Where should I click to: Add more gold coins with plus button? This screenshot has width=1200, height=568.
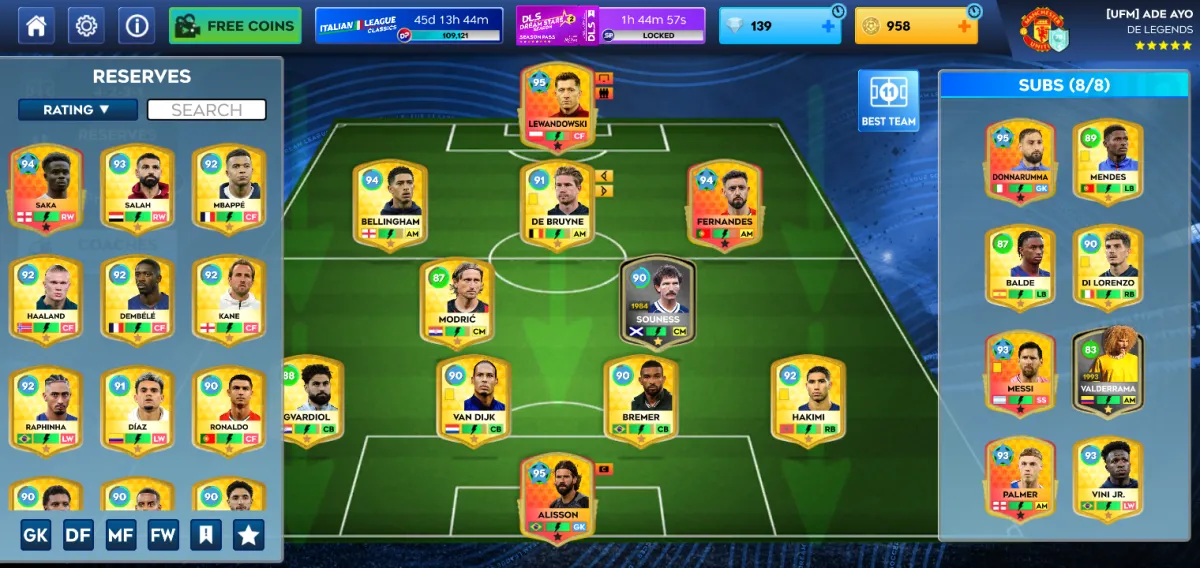click(x=964, y=26)
